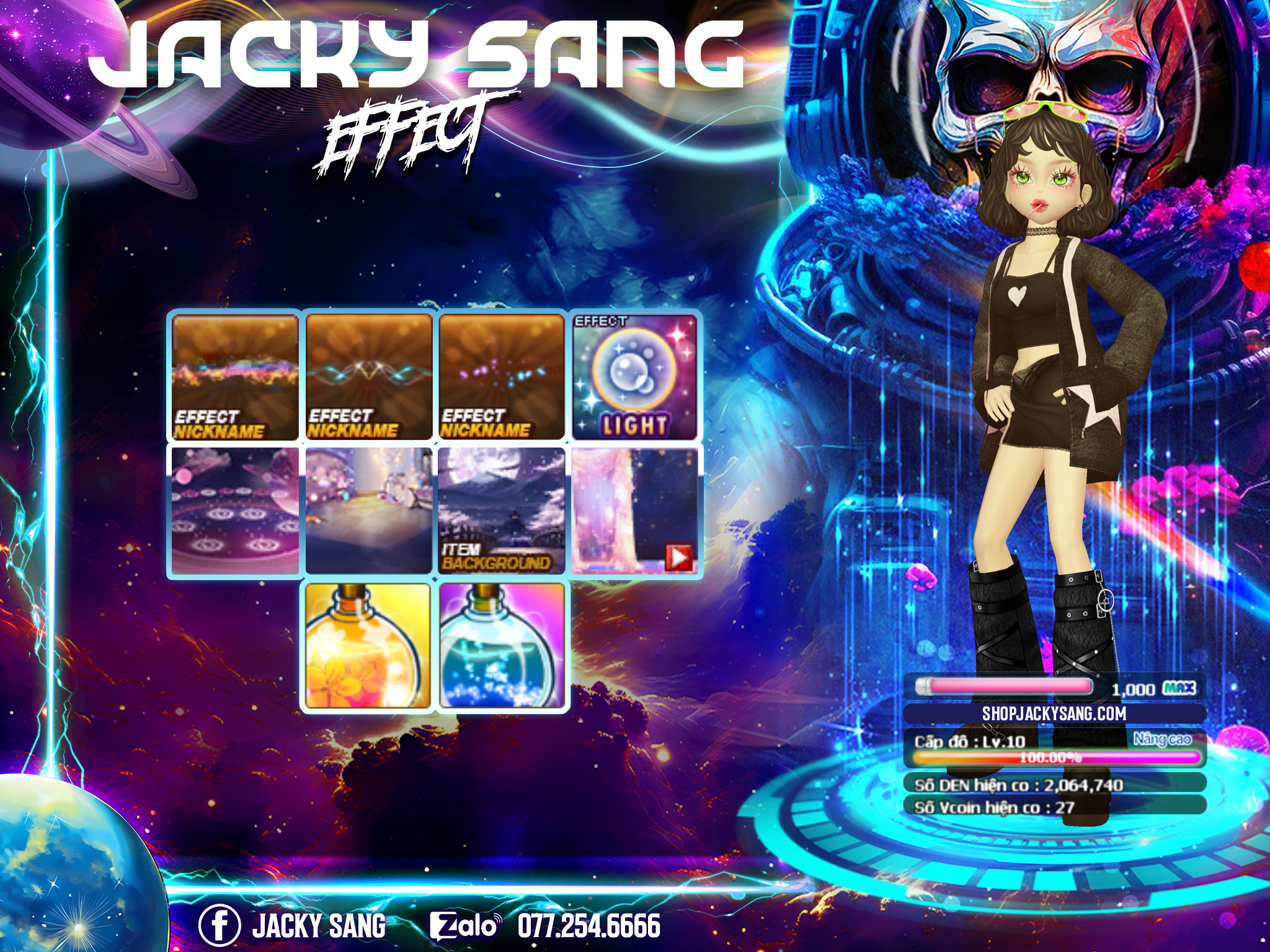Open the Nâng cao upgrade option
1270x952 pixels.
point(1162,739)
